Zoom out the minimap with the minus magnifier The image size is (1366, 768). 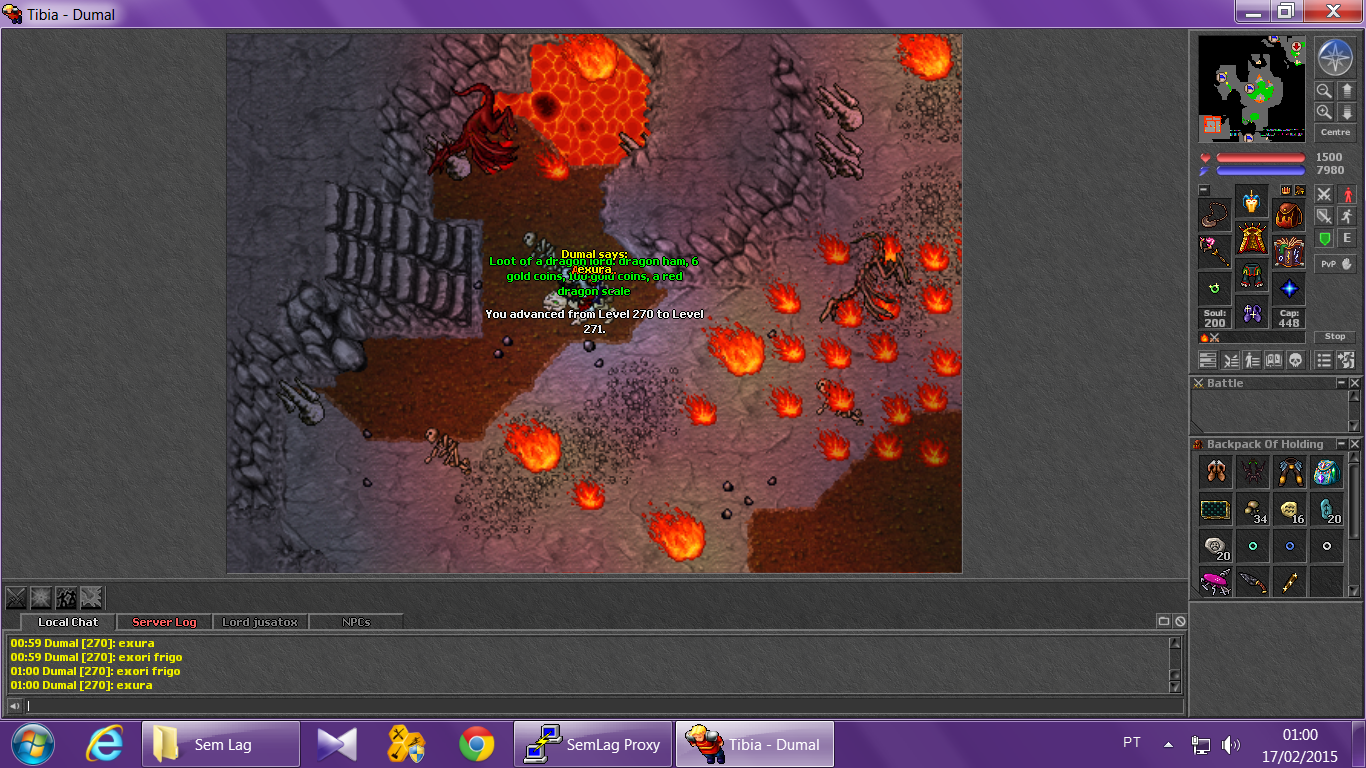pos(1324,90)
